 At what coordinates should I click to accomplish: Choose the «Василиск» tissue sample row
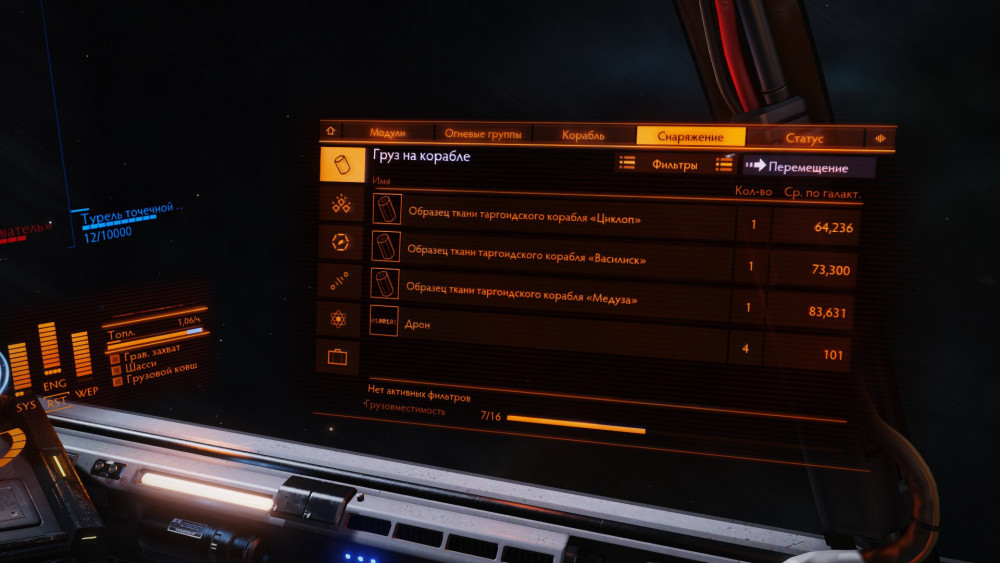[x=550, y=257]
